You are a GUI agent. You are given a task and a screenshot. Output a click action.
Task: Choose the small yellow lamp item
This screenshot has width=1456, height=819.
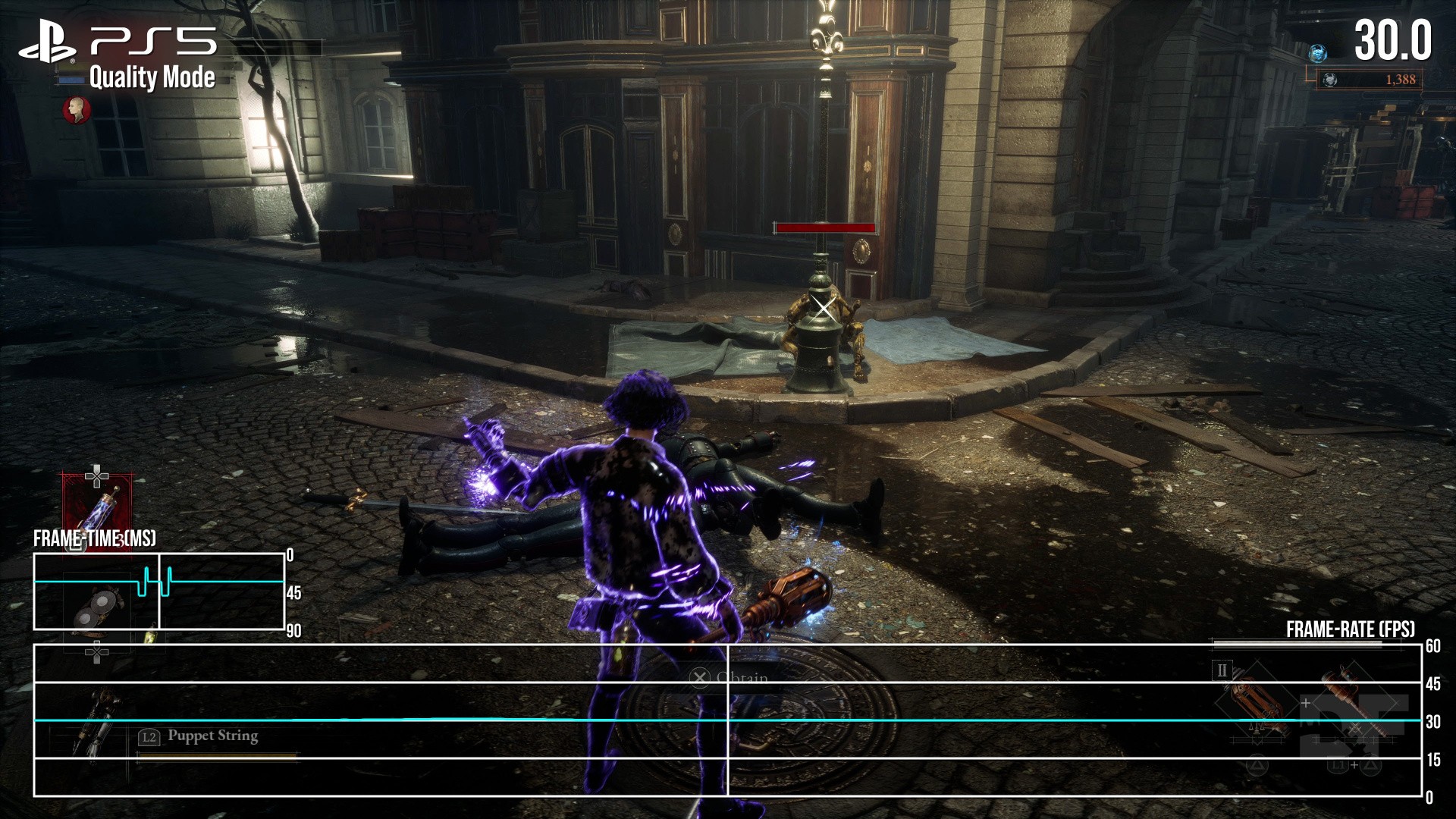150,635
